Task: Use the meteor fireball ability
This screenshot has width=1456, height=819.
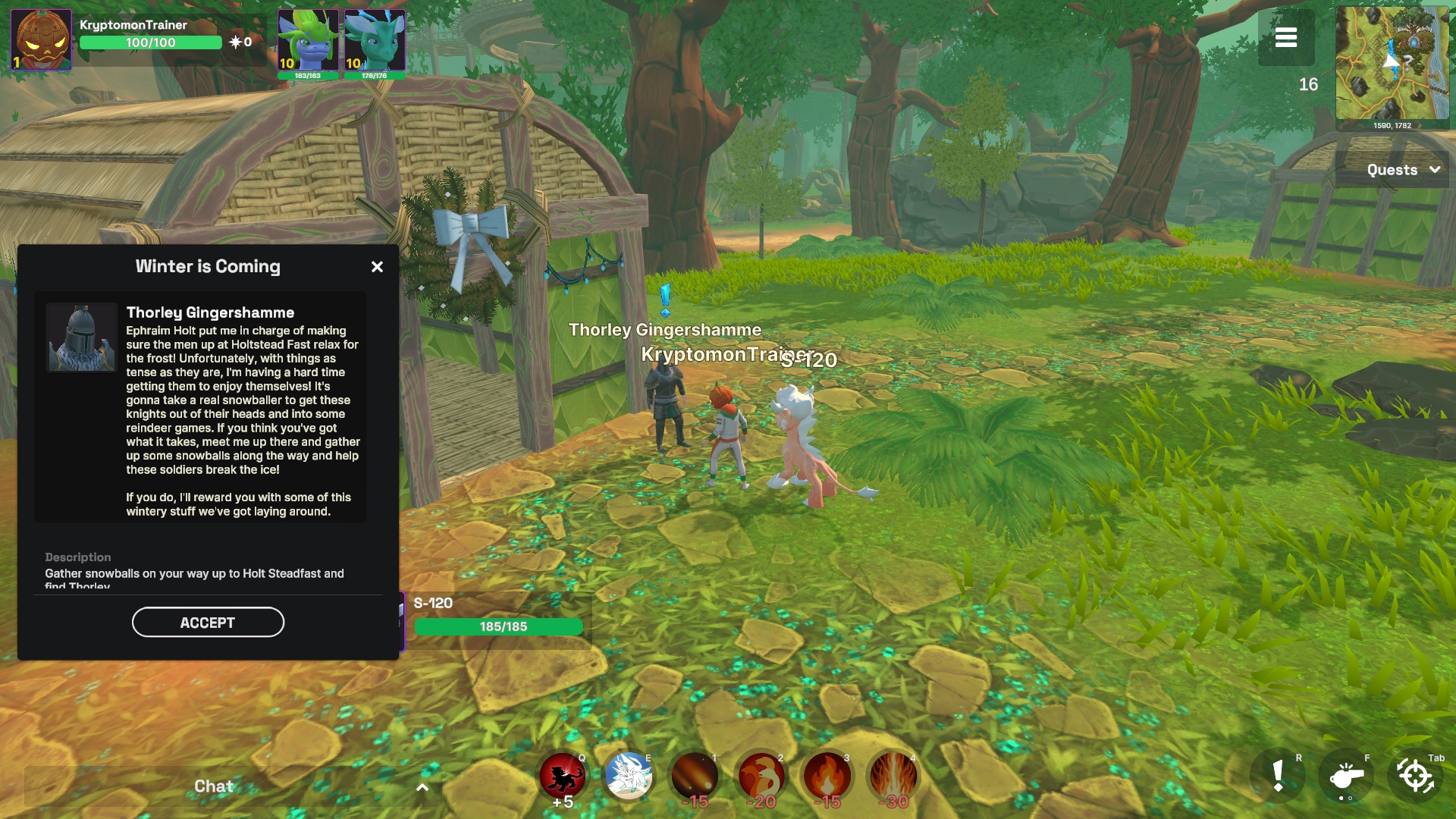Action: (x=695, y=777)
